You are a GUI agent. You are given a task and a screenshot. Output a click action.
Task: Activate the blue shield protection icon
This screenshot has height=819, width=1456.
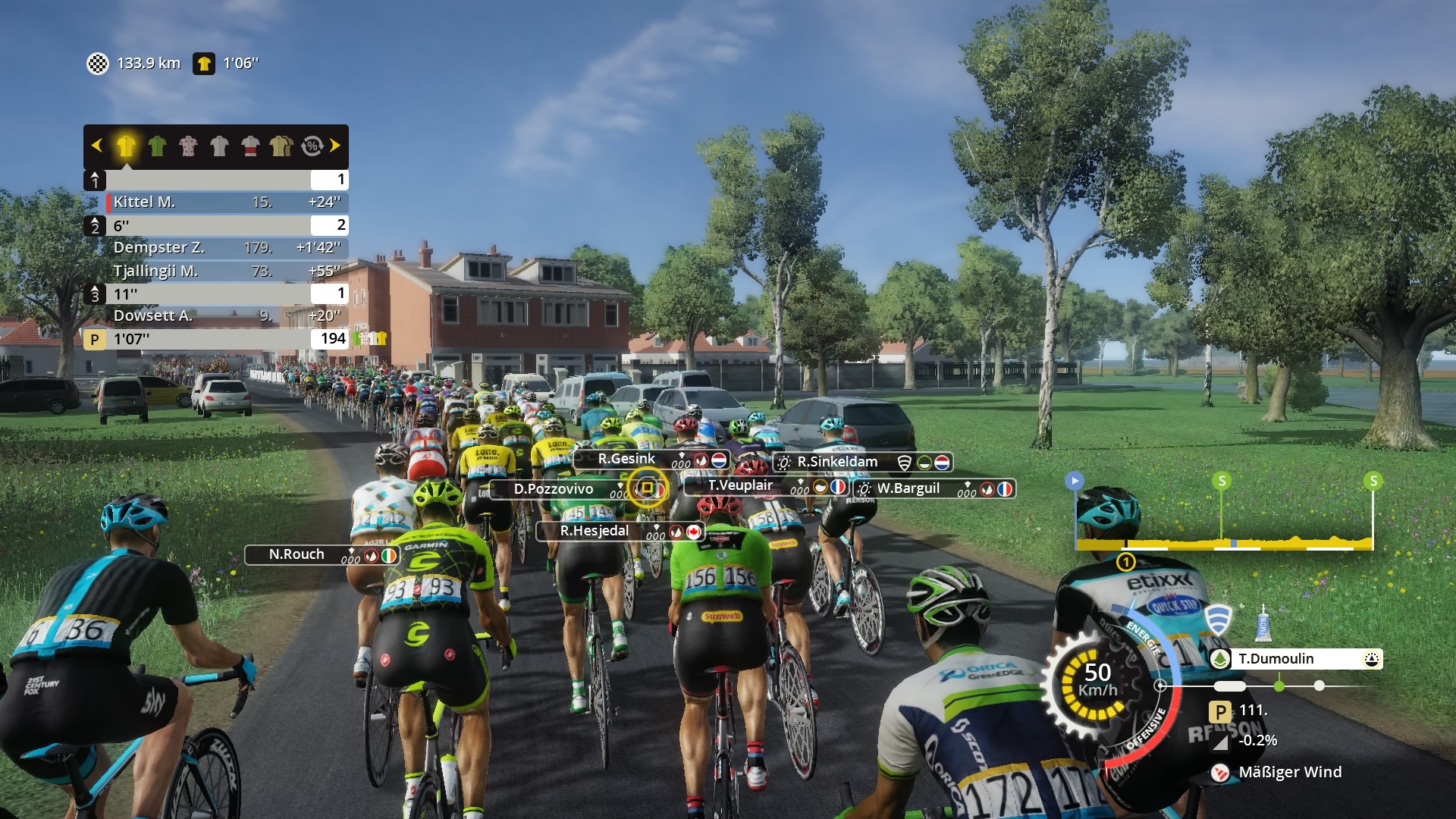click(1218, 620)
